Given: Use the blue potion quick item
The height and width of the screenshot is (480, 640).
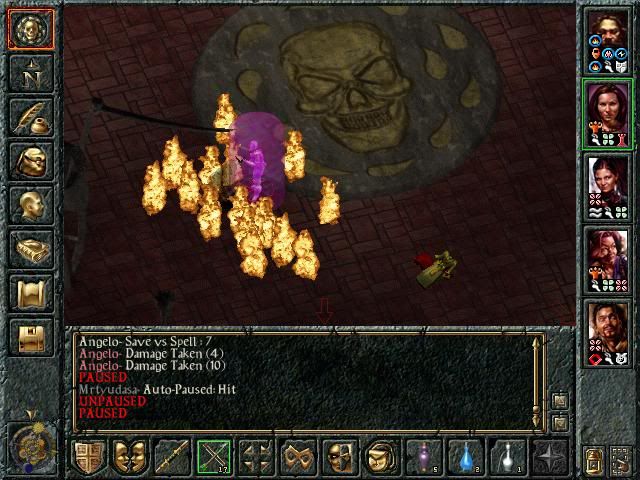Looking at the screenshot, I should click(x=466, y=457).
